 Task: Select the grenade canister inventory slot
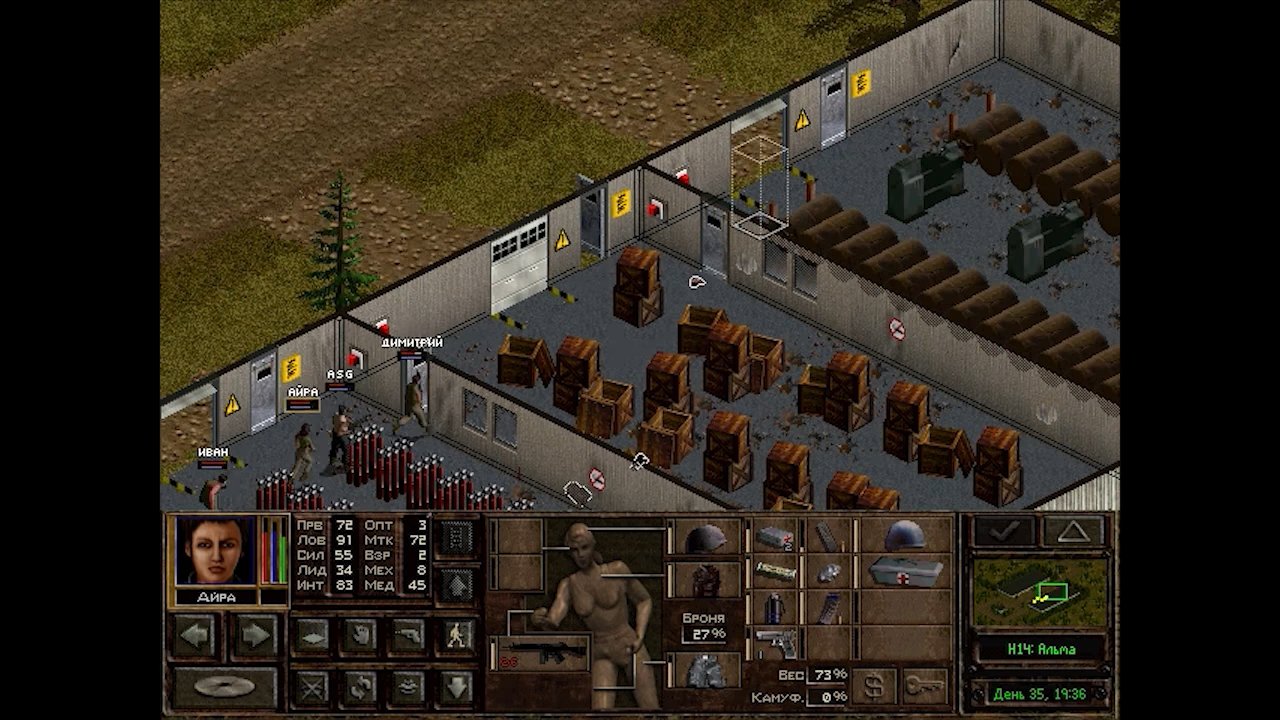coord(774,607)
